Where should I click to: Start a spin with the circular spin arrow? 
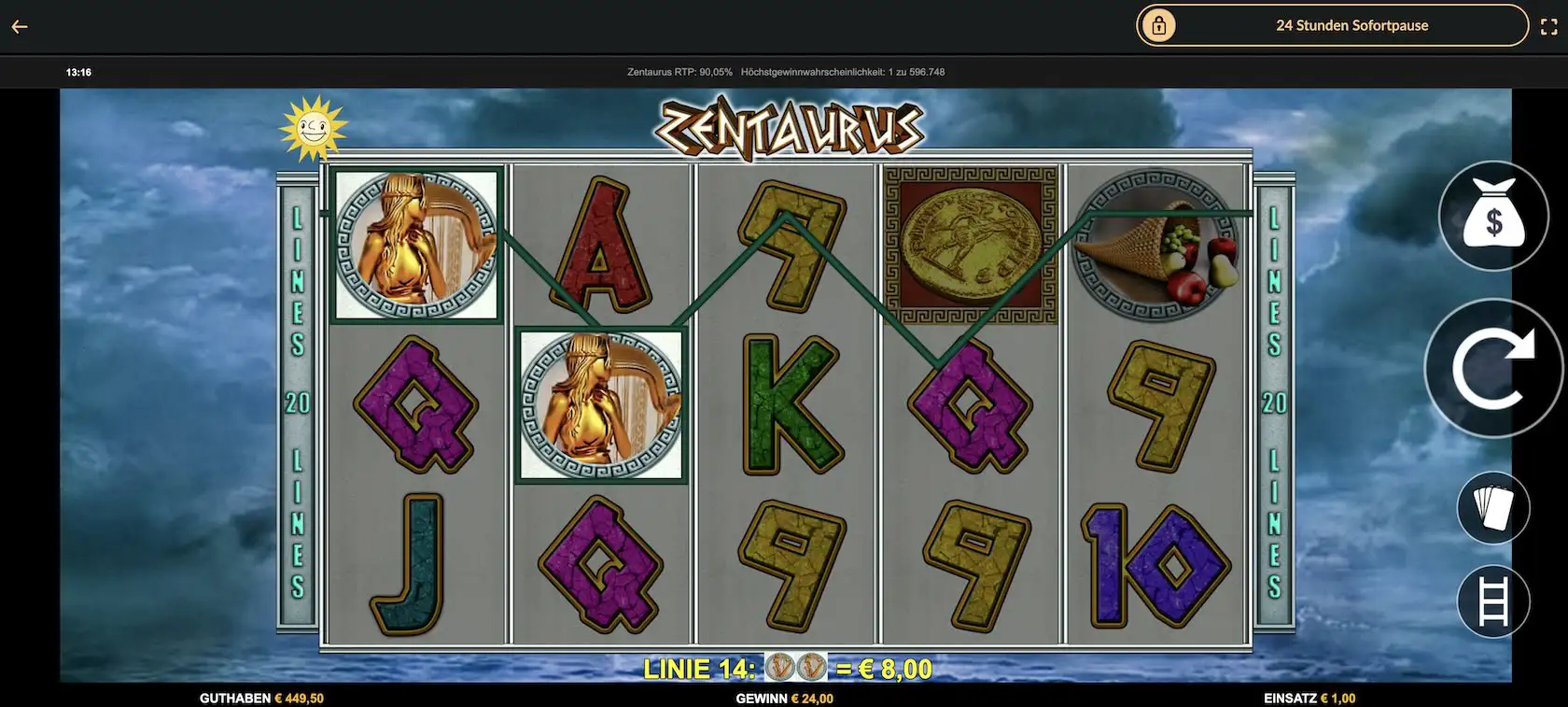point(1494,367)
